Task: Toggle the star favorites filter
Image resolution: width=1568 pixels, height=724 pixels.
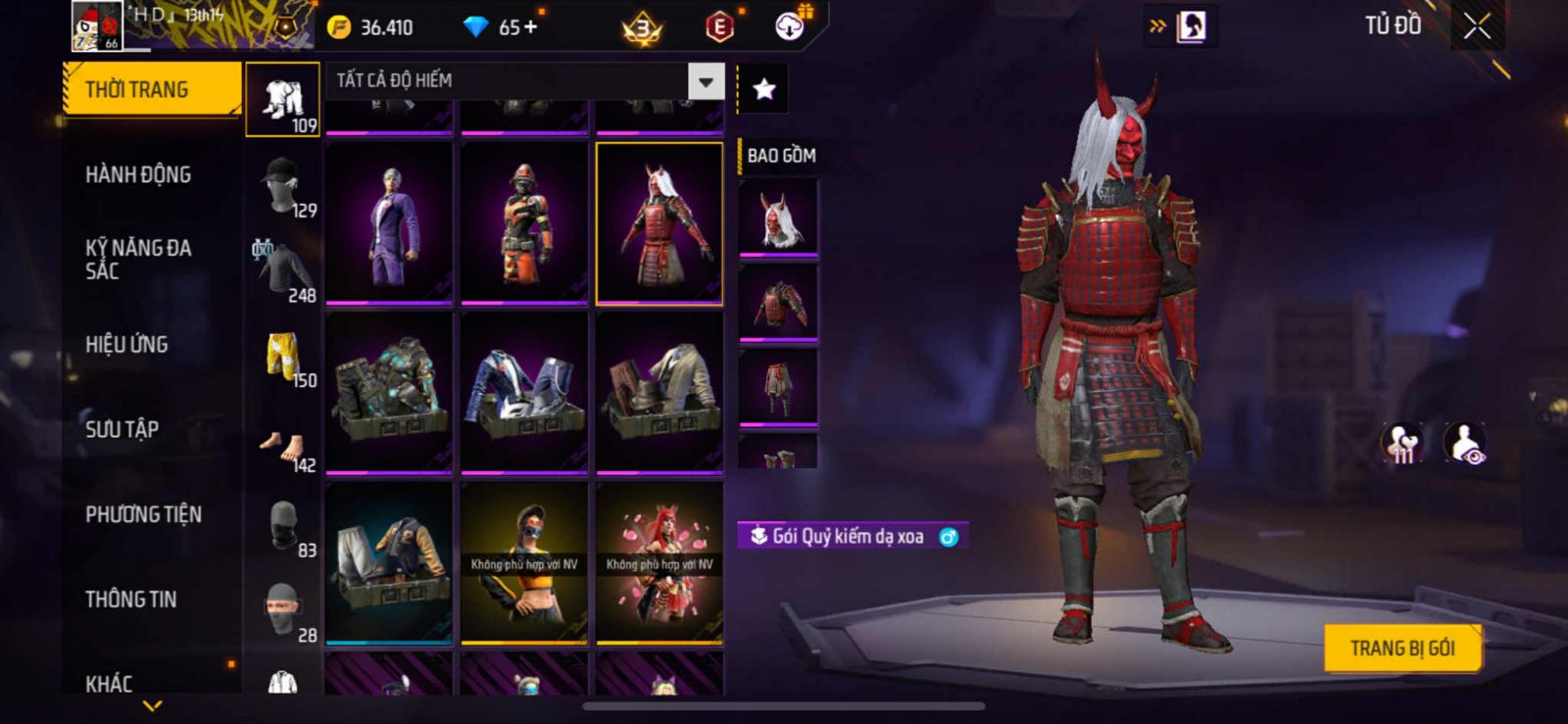Action: click(763, 90)
